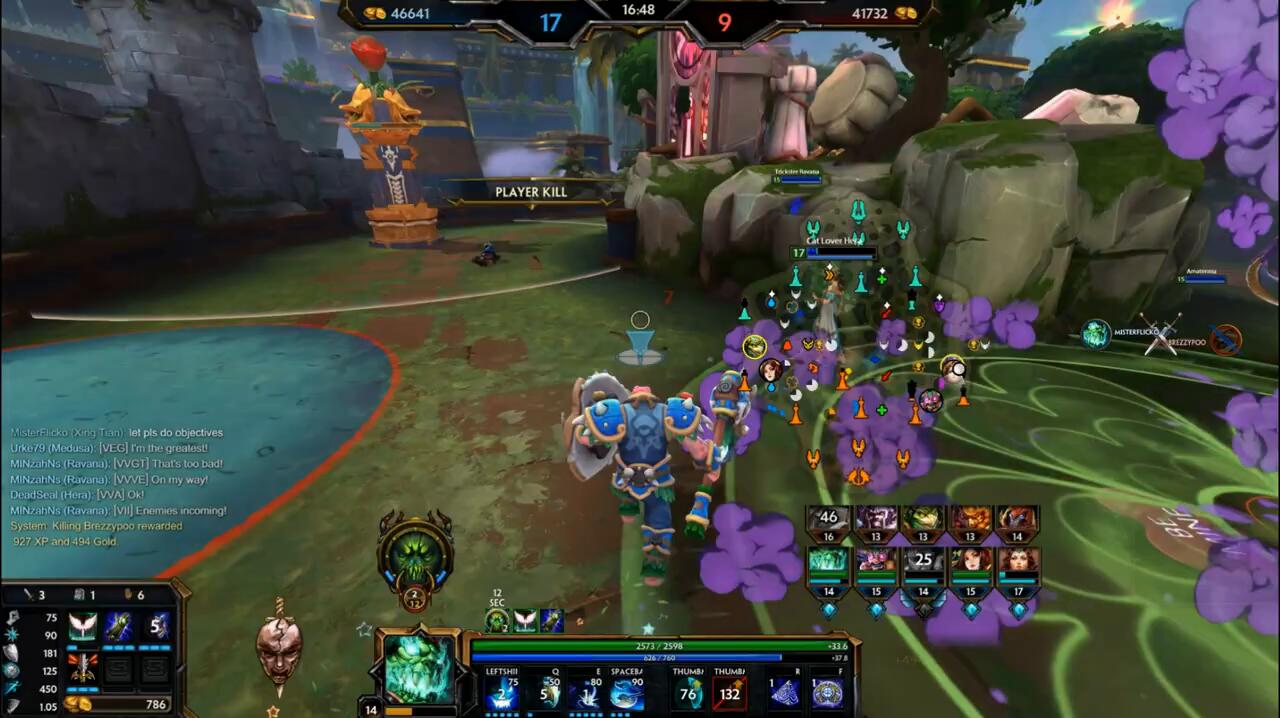Cast the SPACEBAR ultimate ability

coord(627,693)
